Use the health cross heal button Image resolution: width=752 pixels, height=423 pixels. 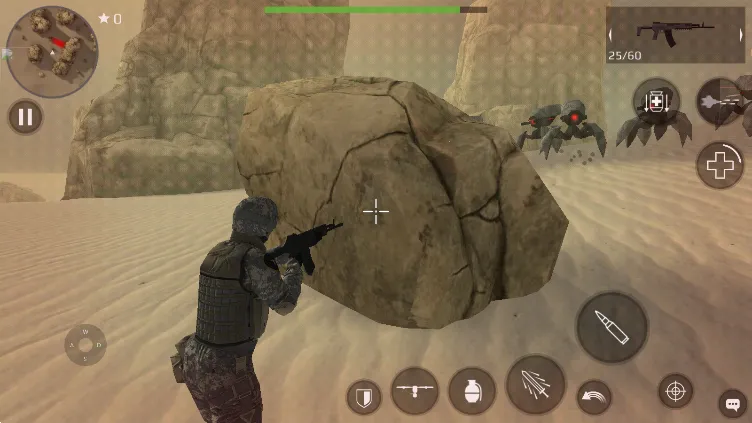(x=720, y=164)
